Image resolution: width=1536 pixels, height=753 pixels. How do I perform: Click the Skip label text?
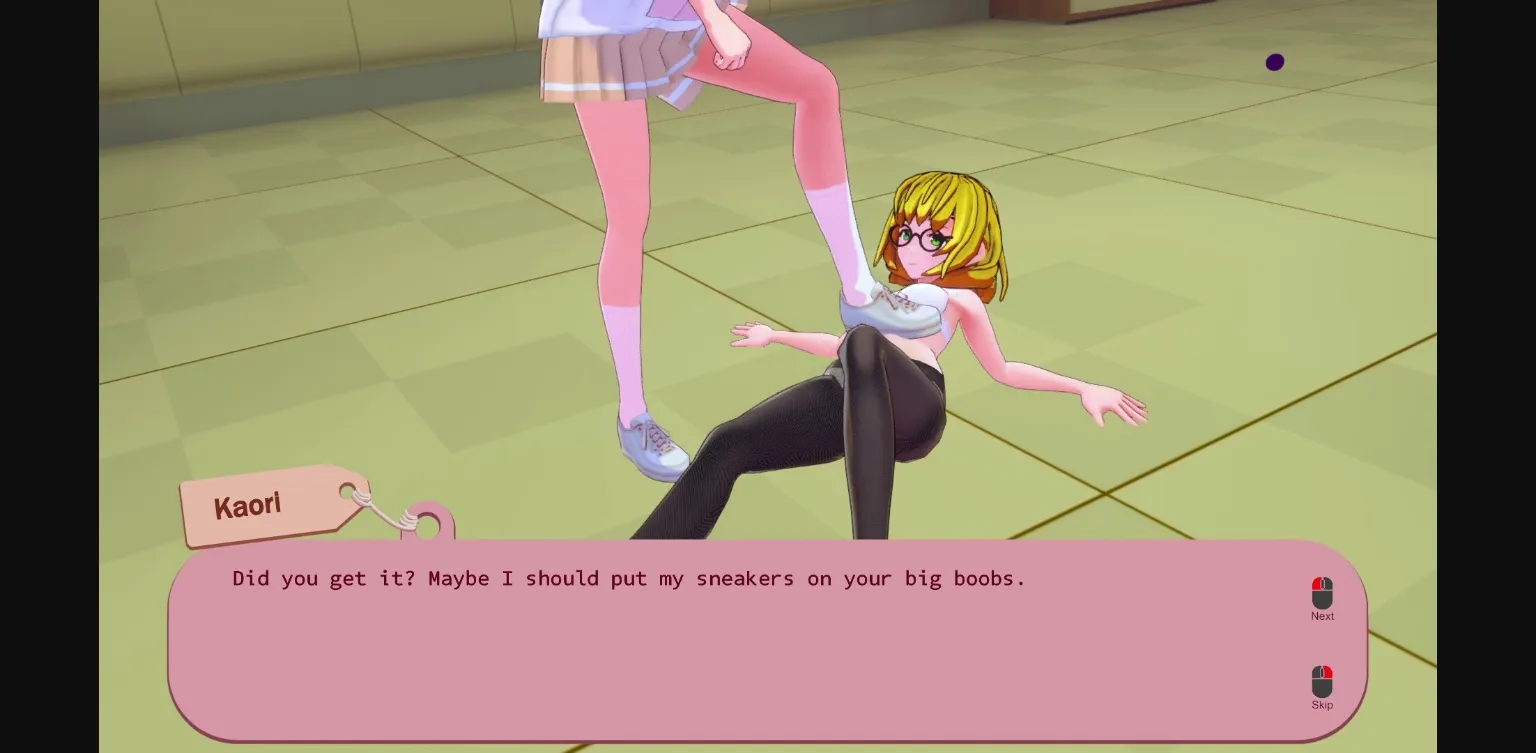(1322, 705)
